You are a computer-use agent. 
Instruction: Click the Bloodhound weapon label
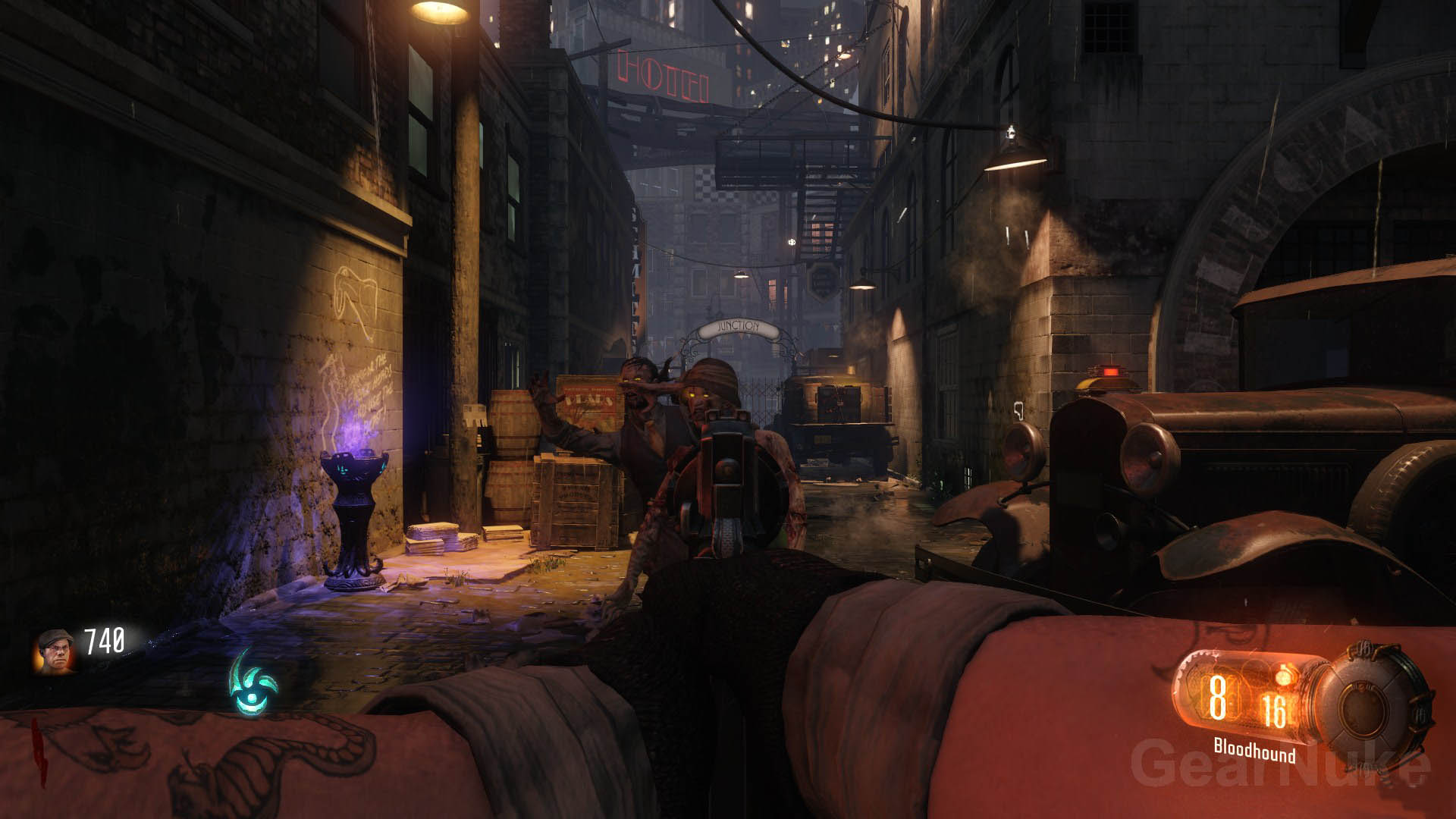pyautogui.click(x=1254, y=750)
